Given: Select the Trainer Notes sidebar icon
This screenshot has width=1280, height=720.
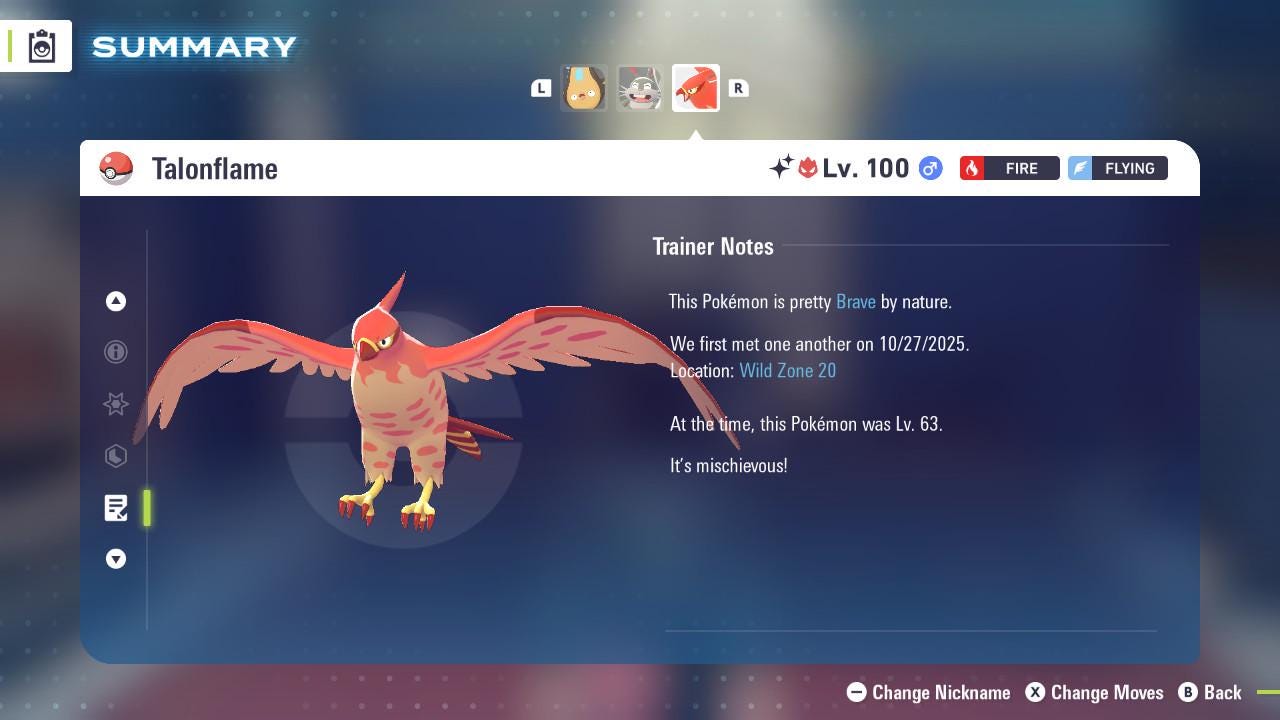Looking at the screenshot, I should tap(116, 508).
